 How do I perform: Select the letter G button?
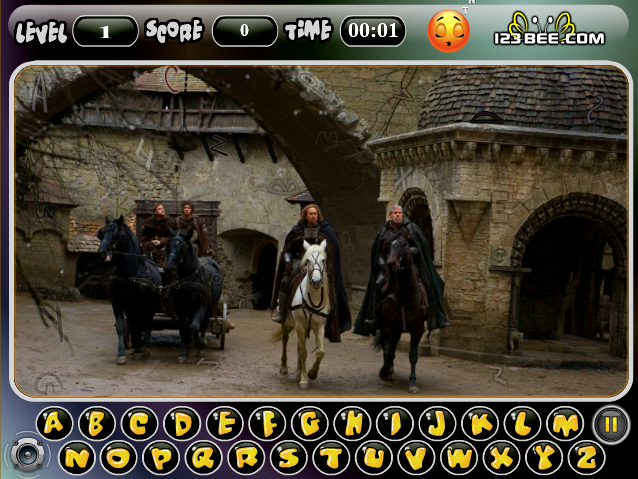(x=310, y=424)
